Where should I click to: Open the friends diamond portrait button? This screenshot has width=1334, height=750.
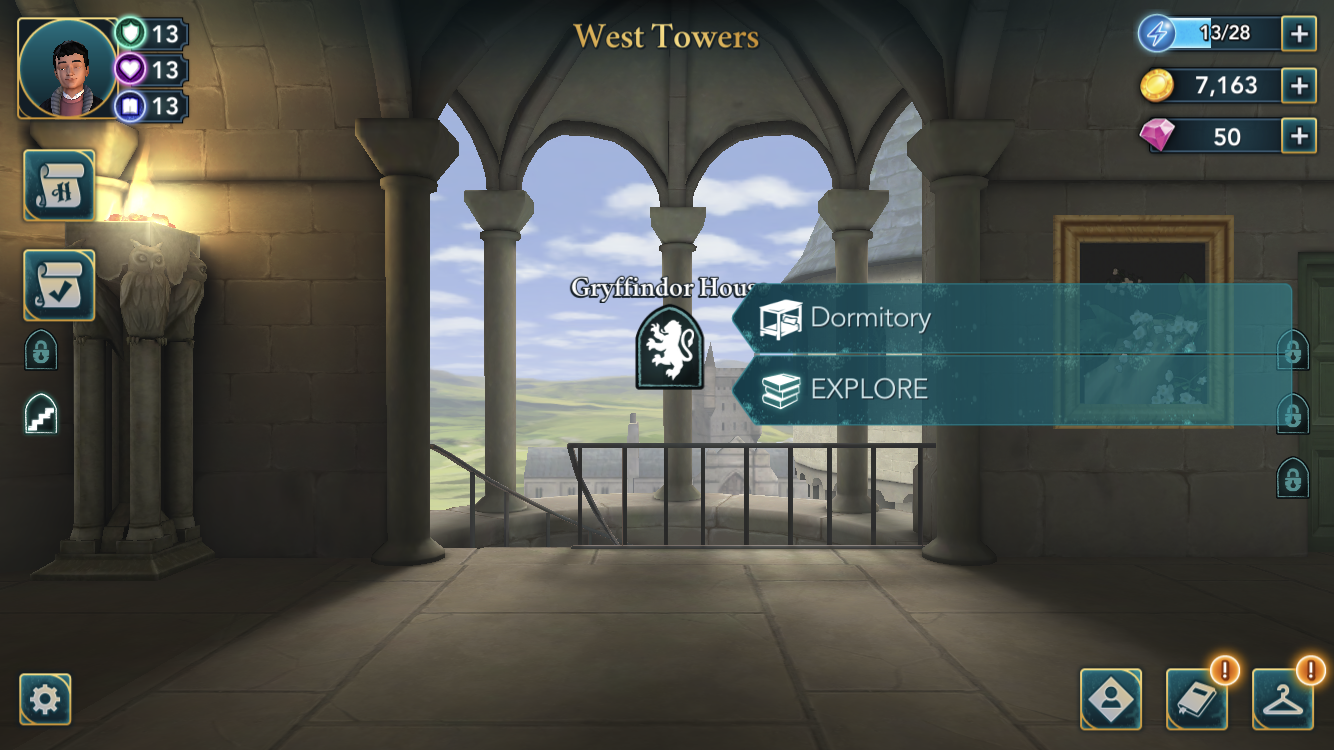click(1111, 699)
